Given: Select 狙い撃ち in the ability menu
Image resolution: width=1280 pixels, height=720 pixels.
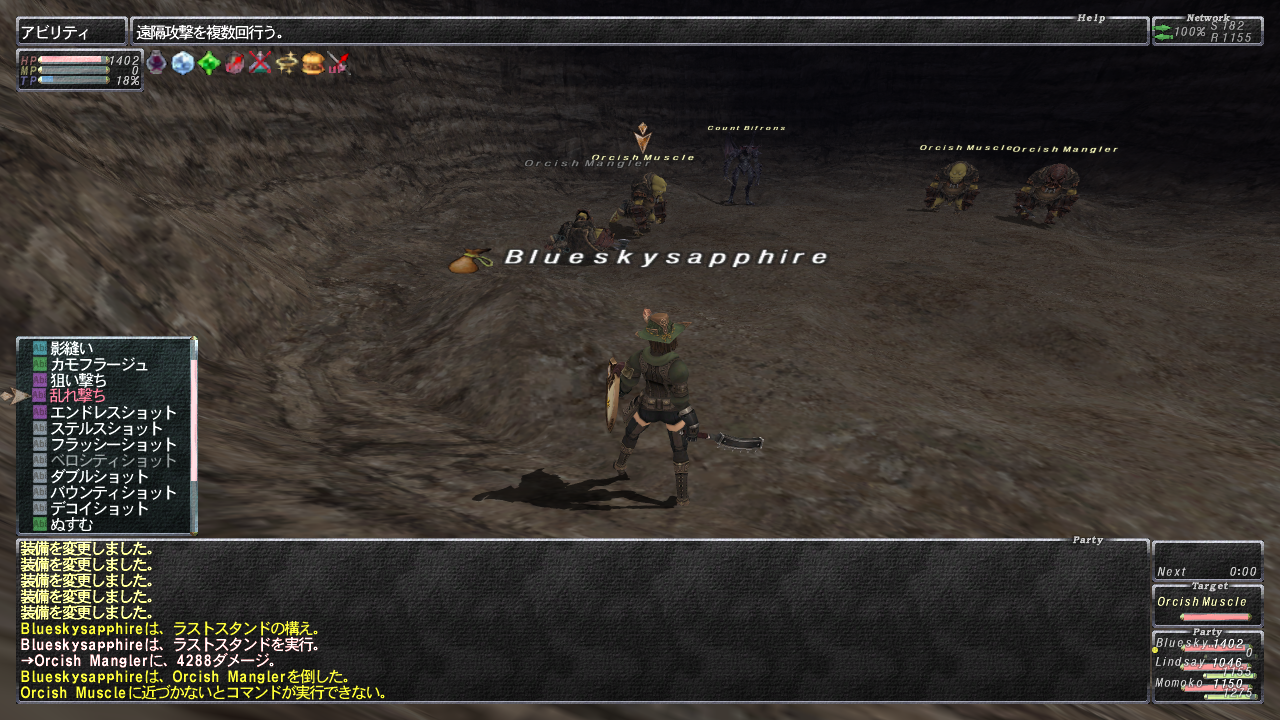Looking at the screenshot, I should pos(78,380).
